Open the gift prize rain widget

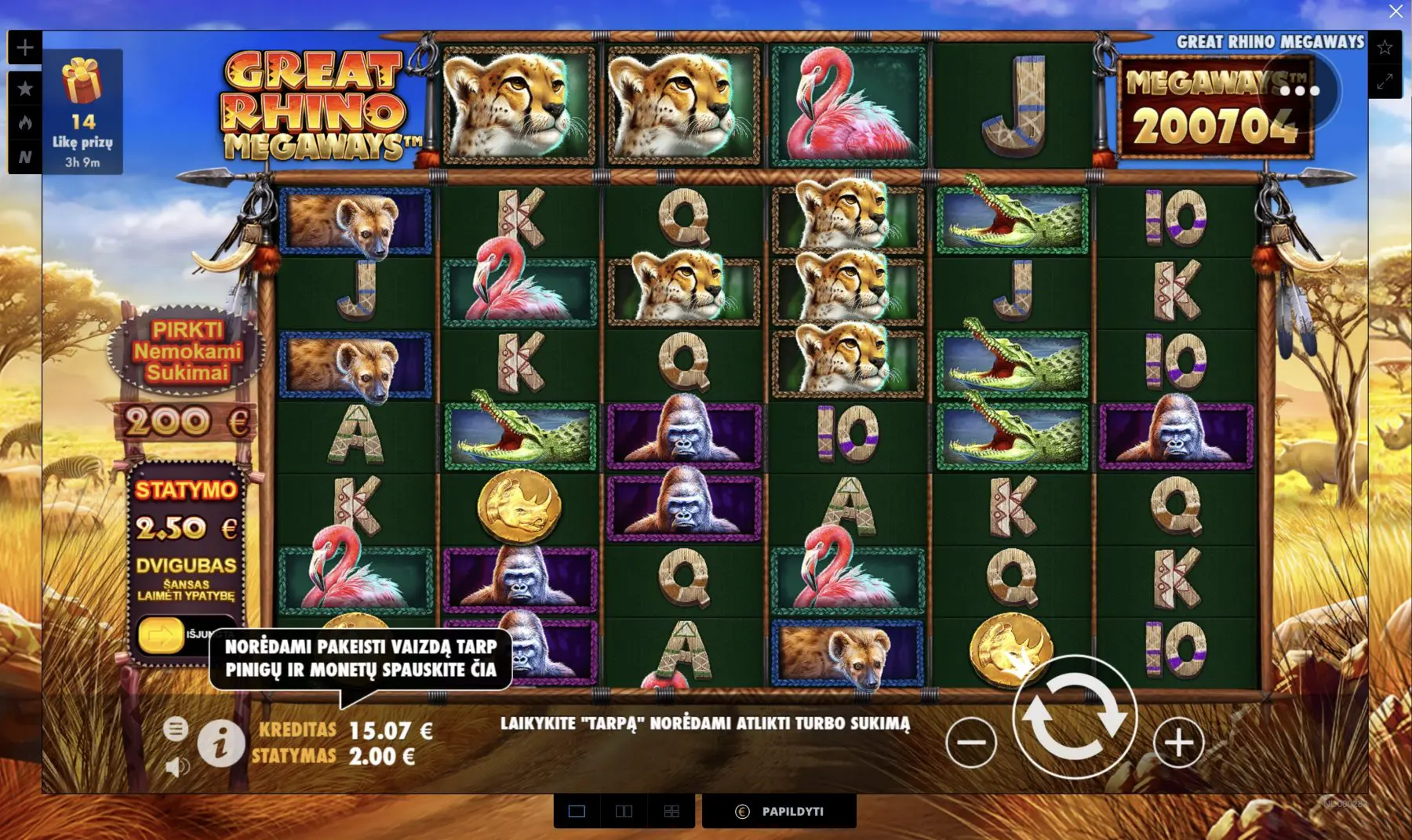pos(82,111)
